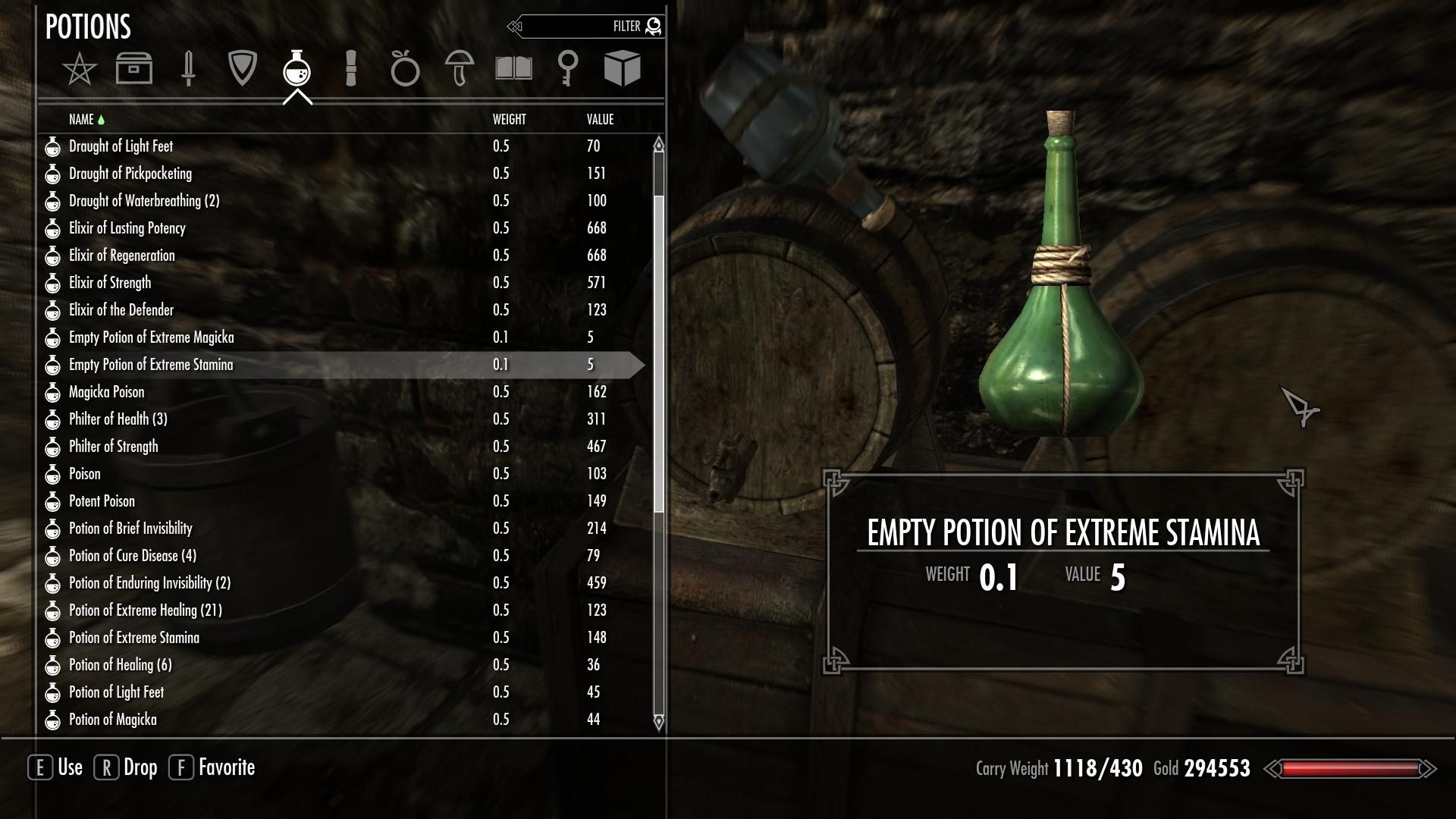1456x819 pixels.
Task: Sort the list by Value column
Action: 600,120
